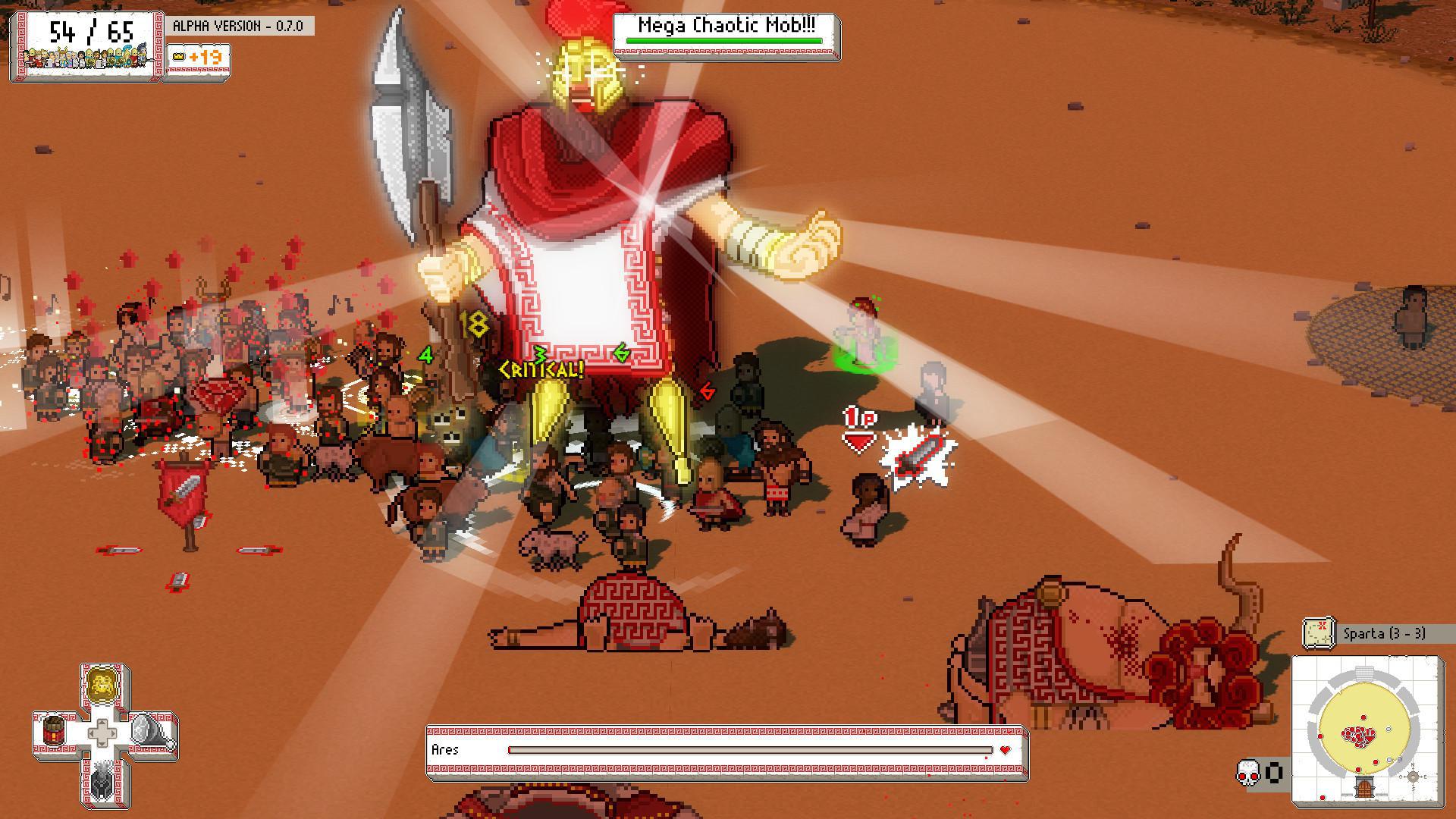Click the compass rose on the minimap
Viewport: 1456px width, 819px height.
click(x=1413, y=777)
